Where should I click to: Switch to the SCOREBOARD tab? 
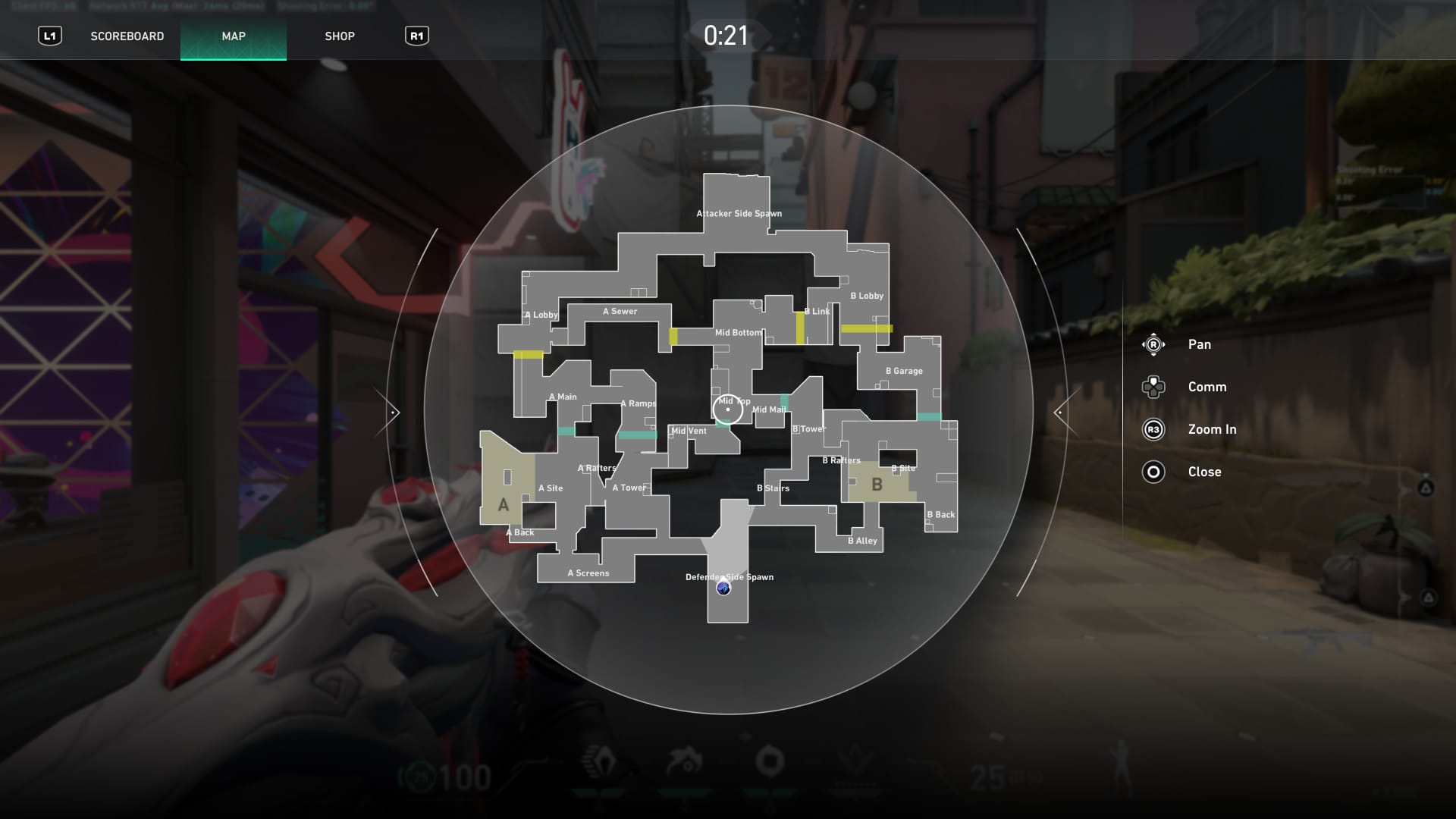tap(127, 36)
